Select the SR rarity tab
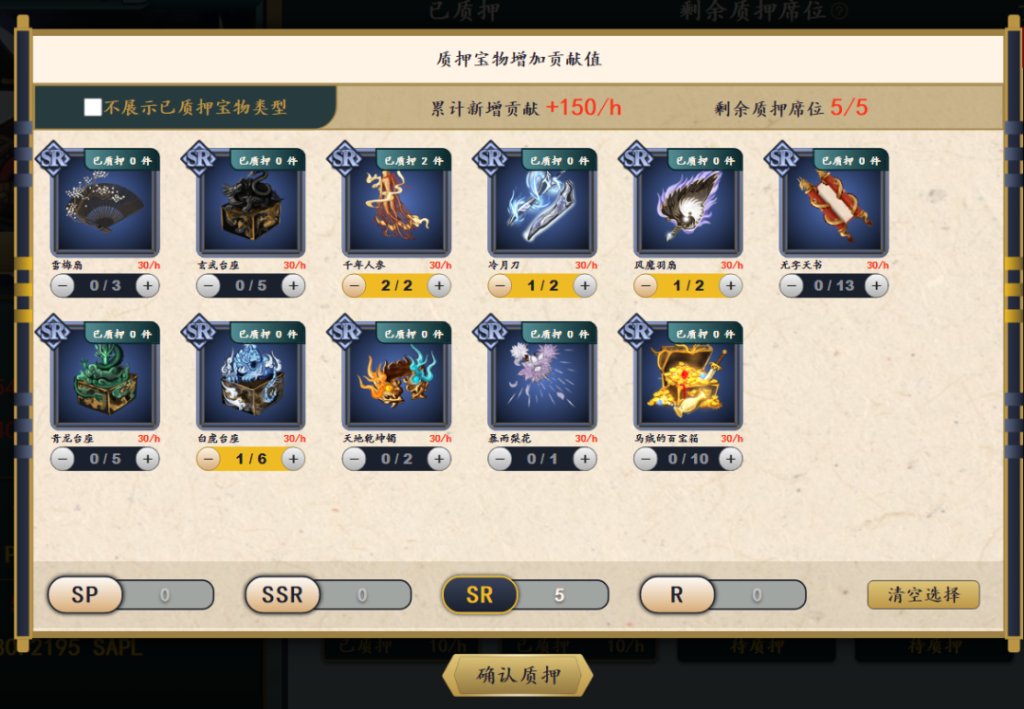This screenshot has width=1024, height=709. [x=480, y=595]
